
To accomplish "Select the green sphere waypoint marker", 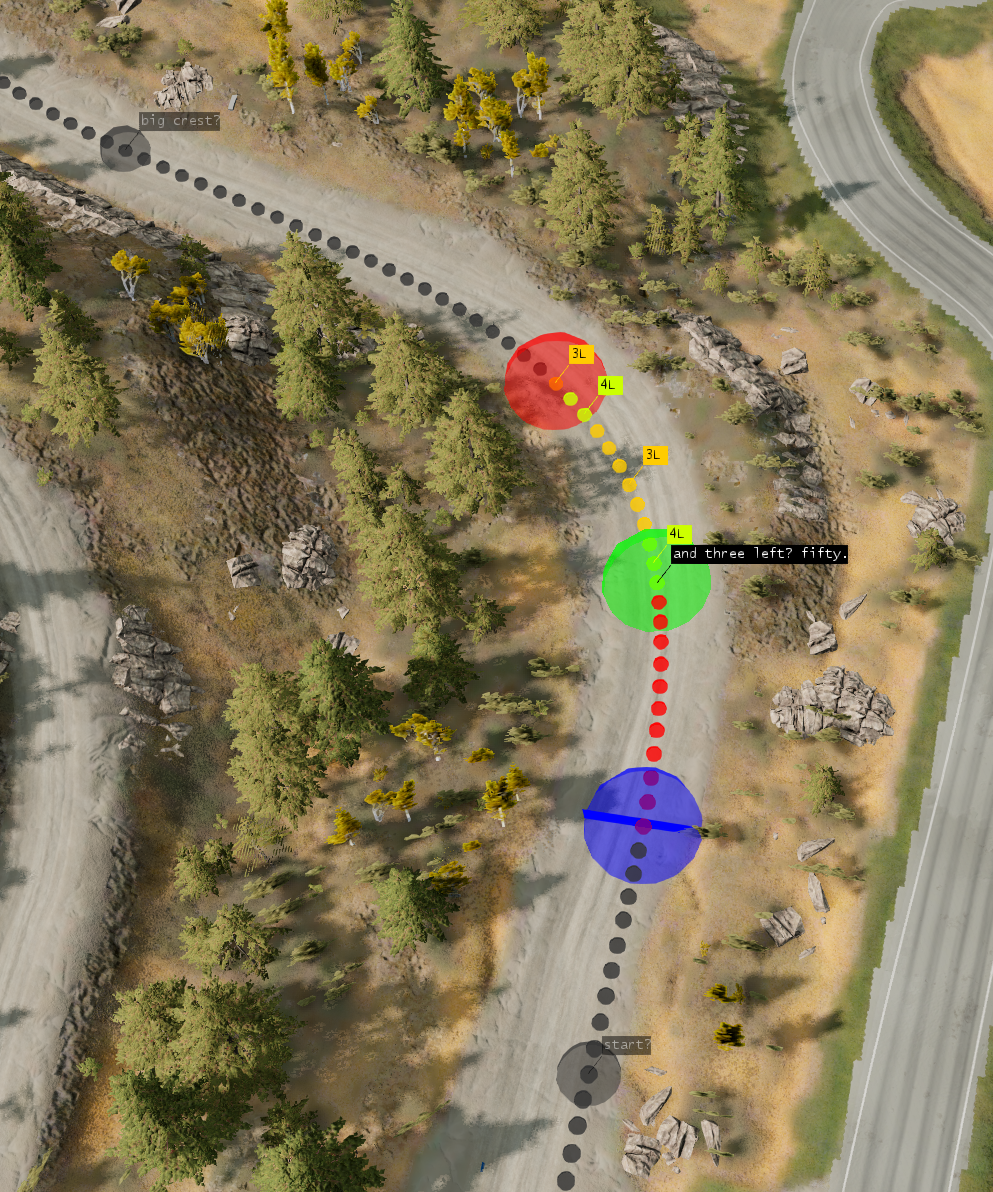I will (x=656, y=581).
